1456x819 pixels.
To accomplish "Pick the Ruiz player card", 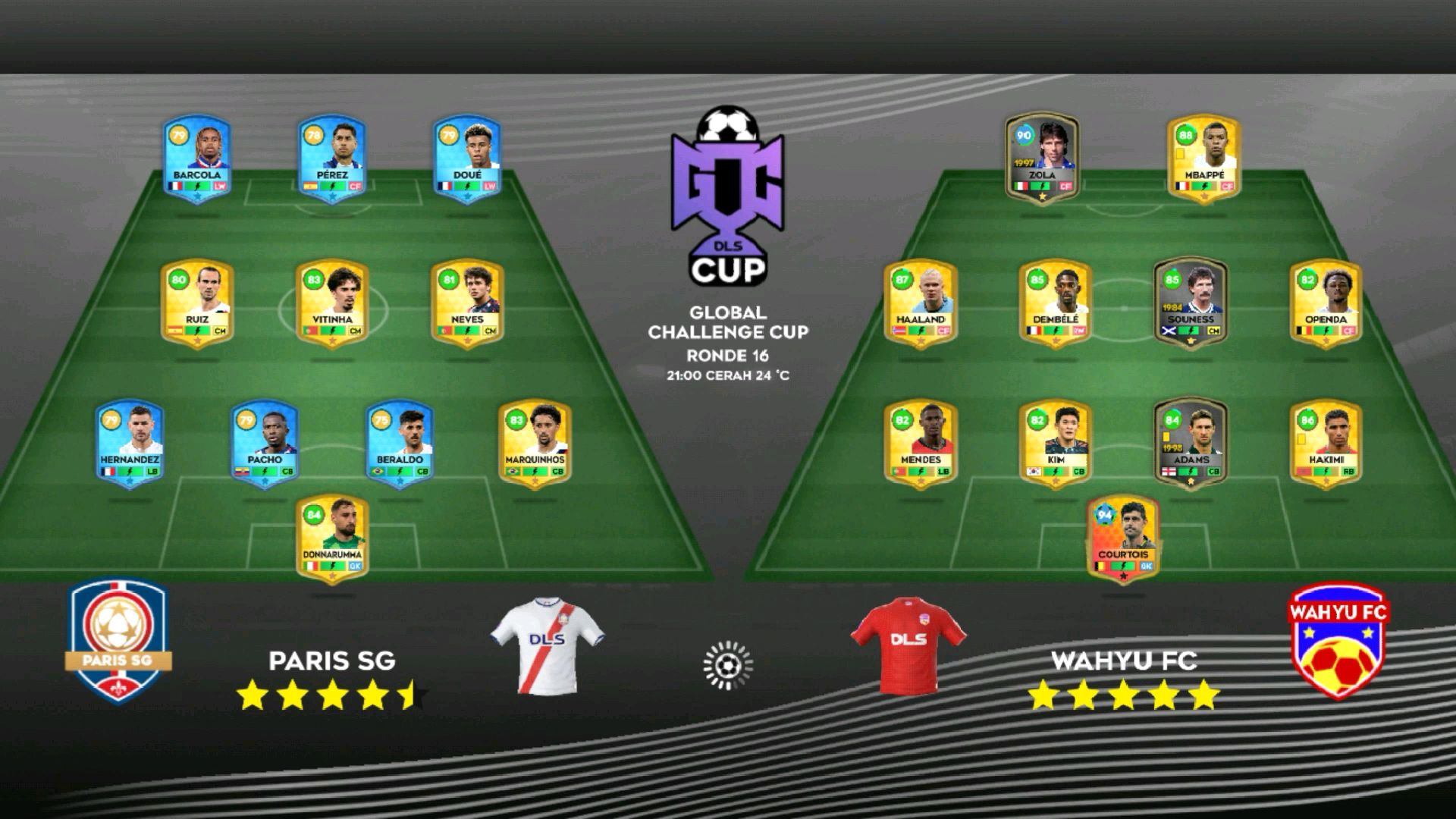I will coord(197,303).
